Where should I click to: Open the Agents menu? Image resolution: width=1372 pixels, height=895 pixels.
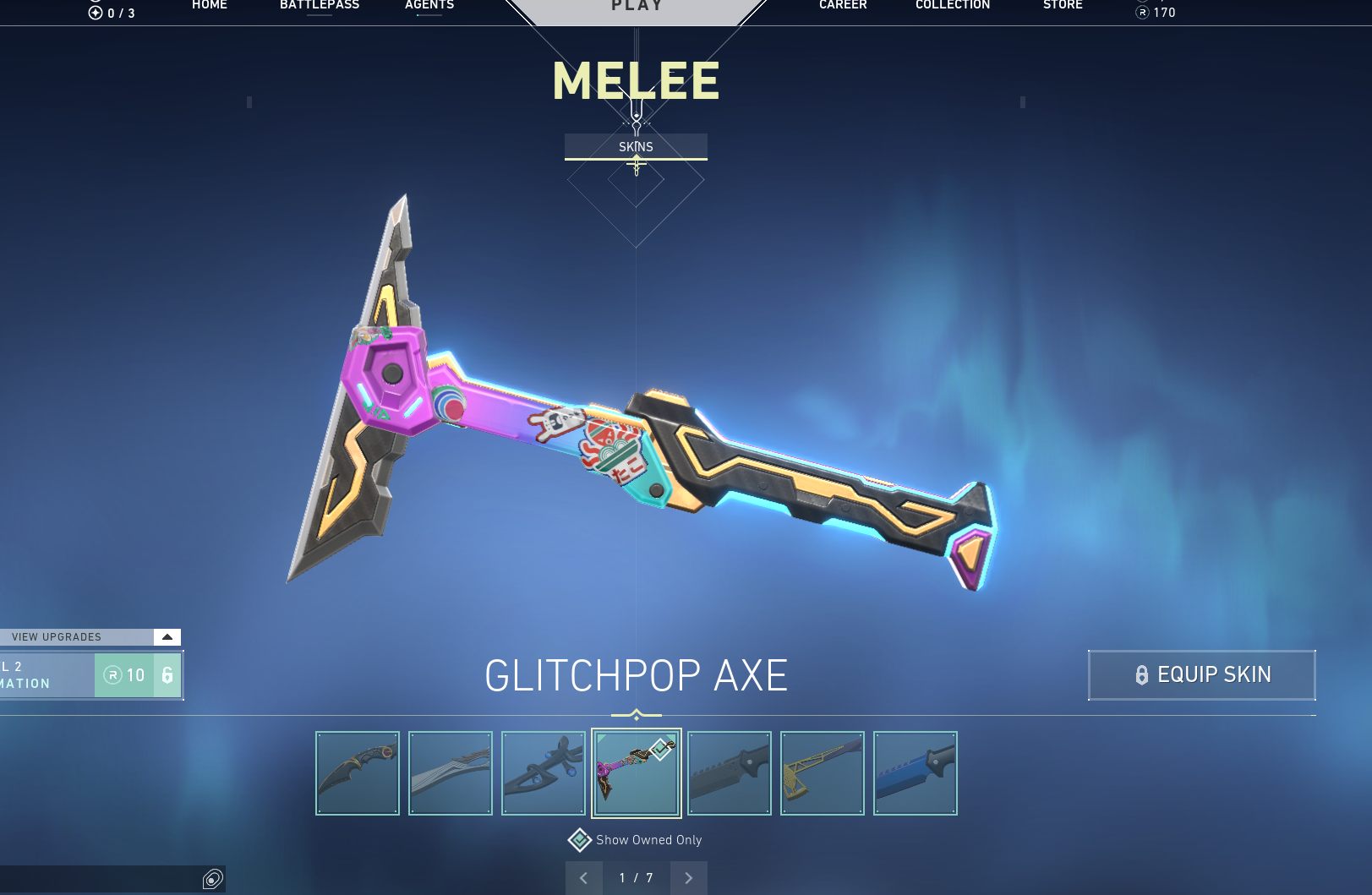coord(429,5)
